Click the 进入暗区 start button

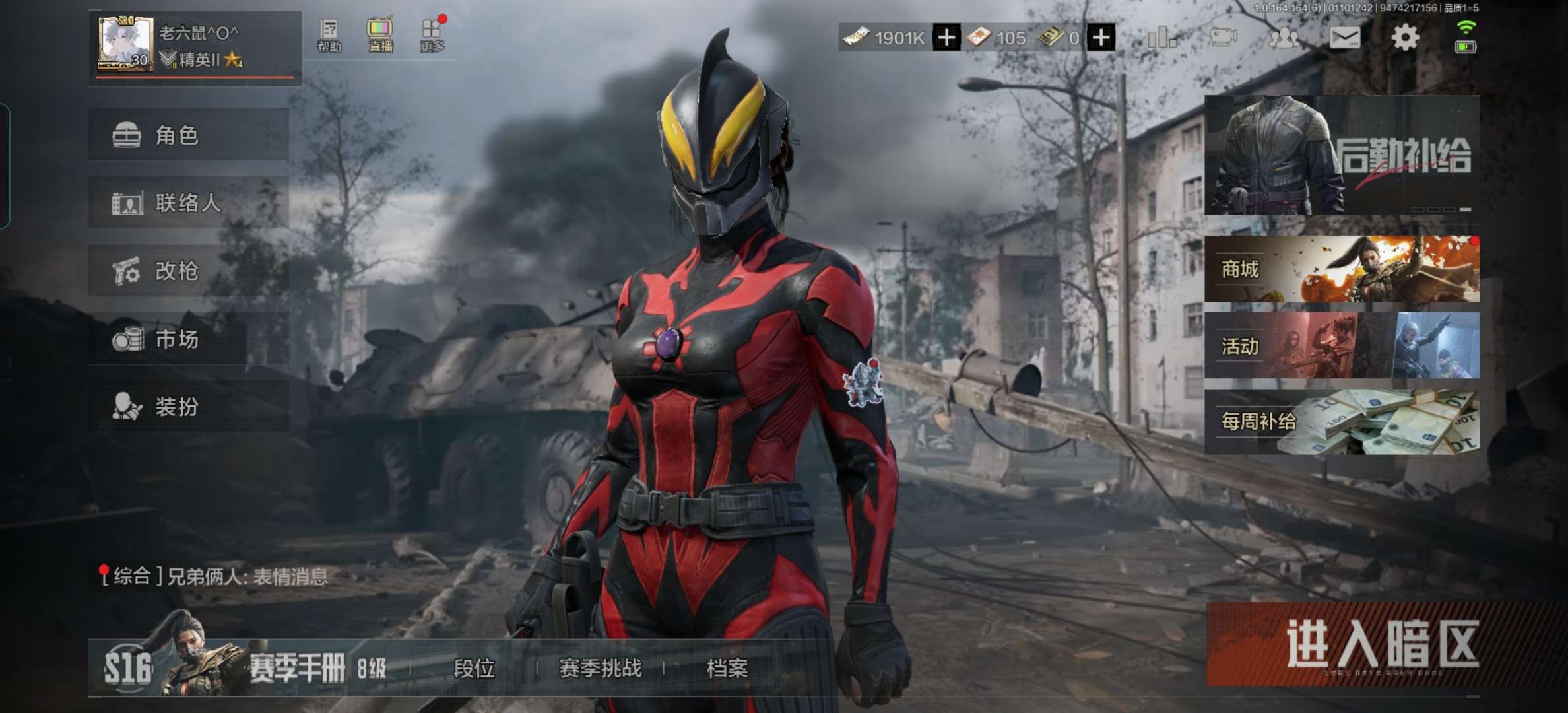pyautogui.click(x=1382, y=644)
